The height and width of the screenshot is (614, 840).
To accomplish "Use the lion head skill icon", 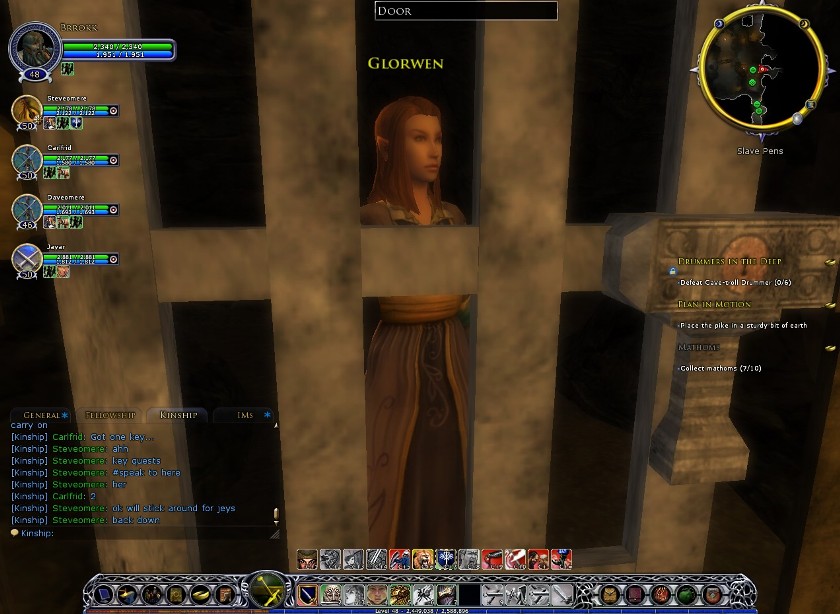I will 422,558.
